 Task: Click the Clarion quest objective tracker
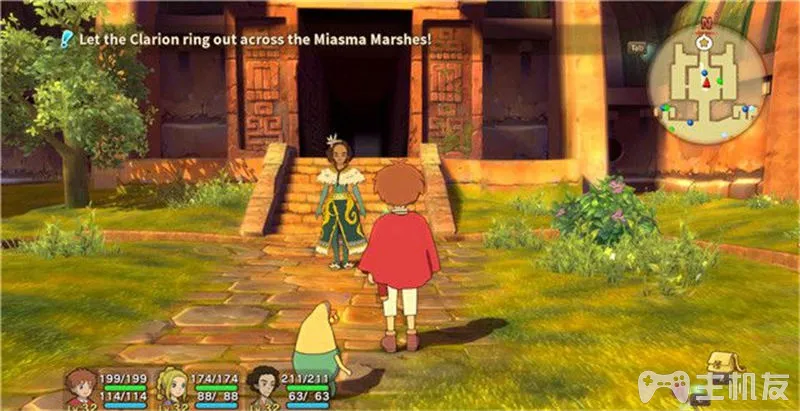coord(246,39)
